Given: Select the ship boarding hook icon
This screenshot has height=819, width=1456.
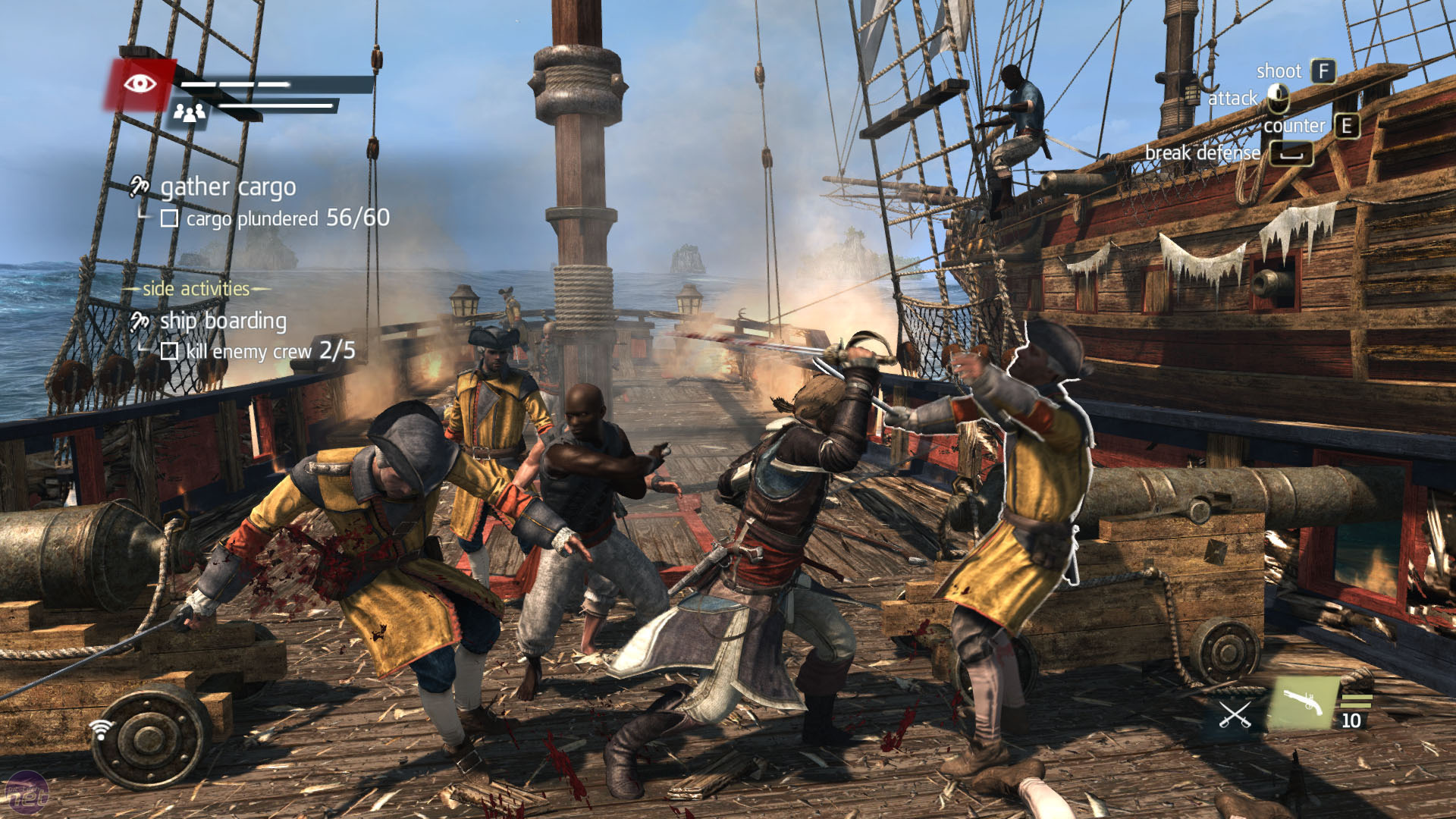Looking at the screenshot, I should point(139,320).
